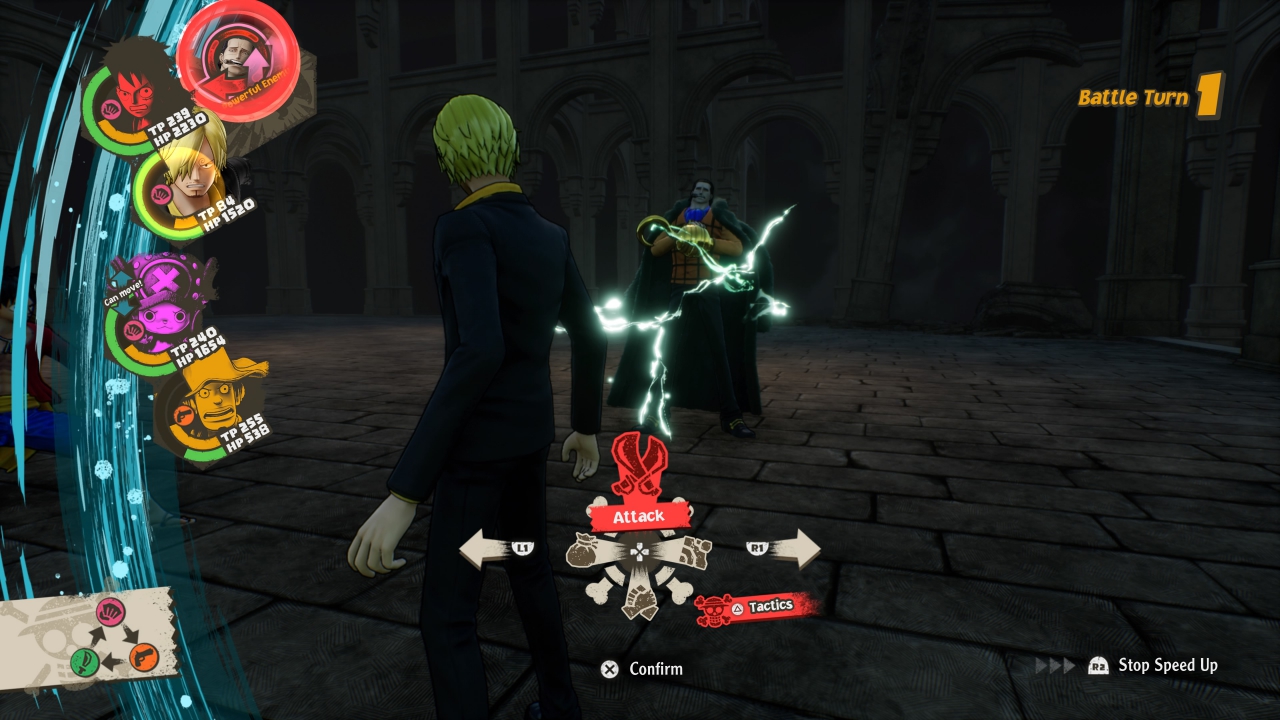Screen dimensions: 1280x720
Task: Confirm the selected command
Action: pos(643,669)
